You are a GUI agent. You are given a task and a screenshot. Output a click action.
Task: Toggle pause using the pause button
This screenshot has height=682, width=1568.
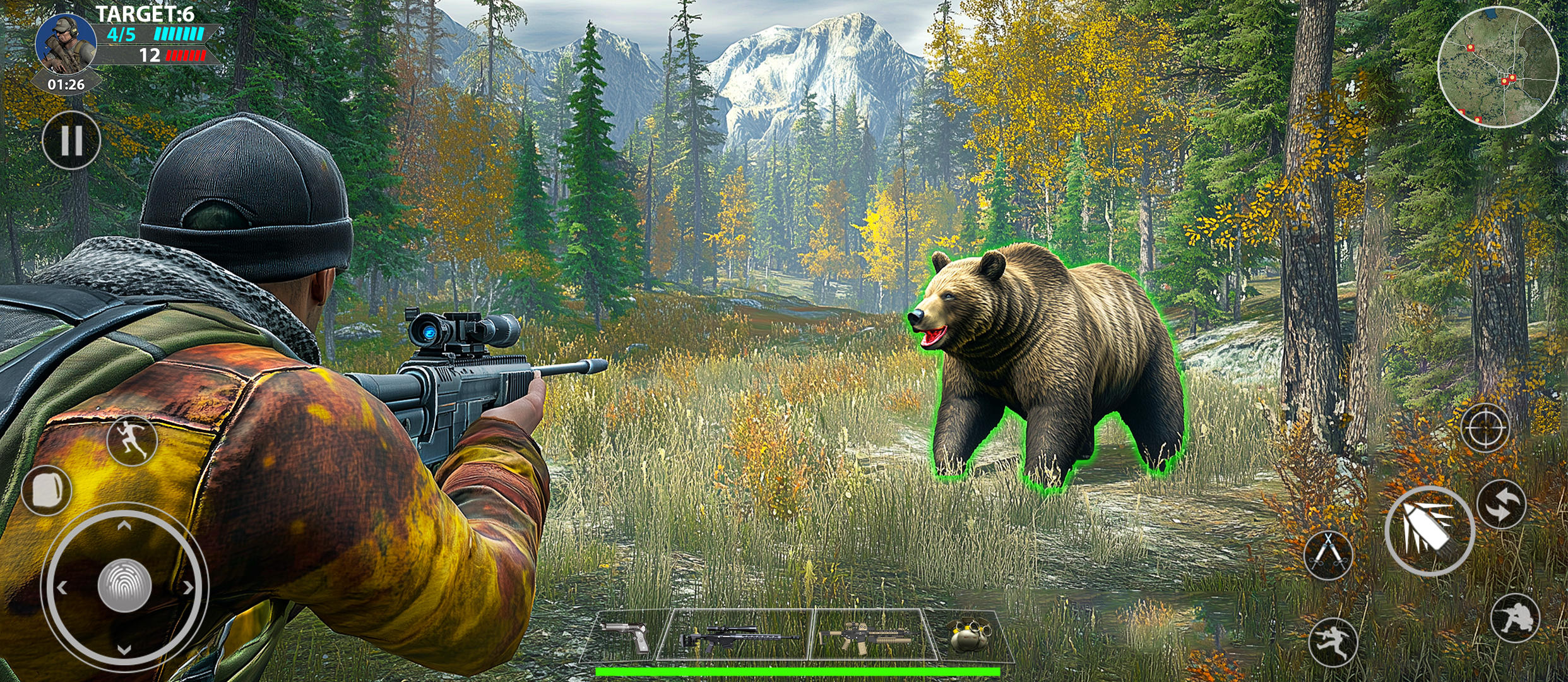click(71, 140)
